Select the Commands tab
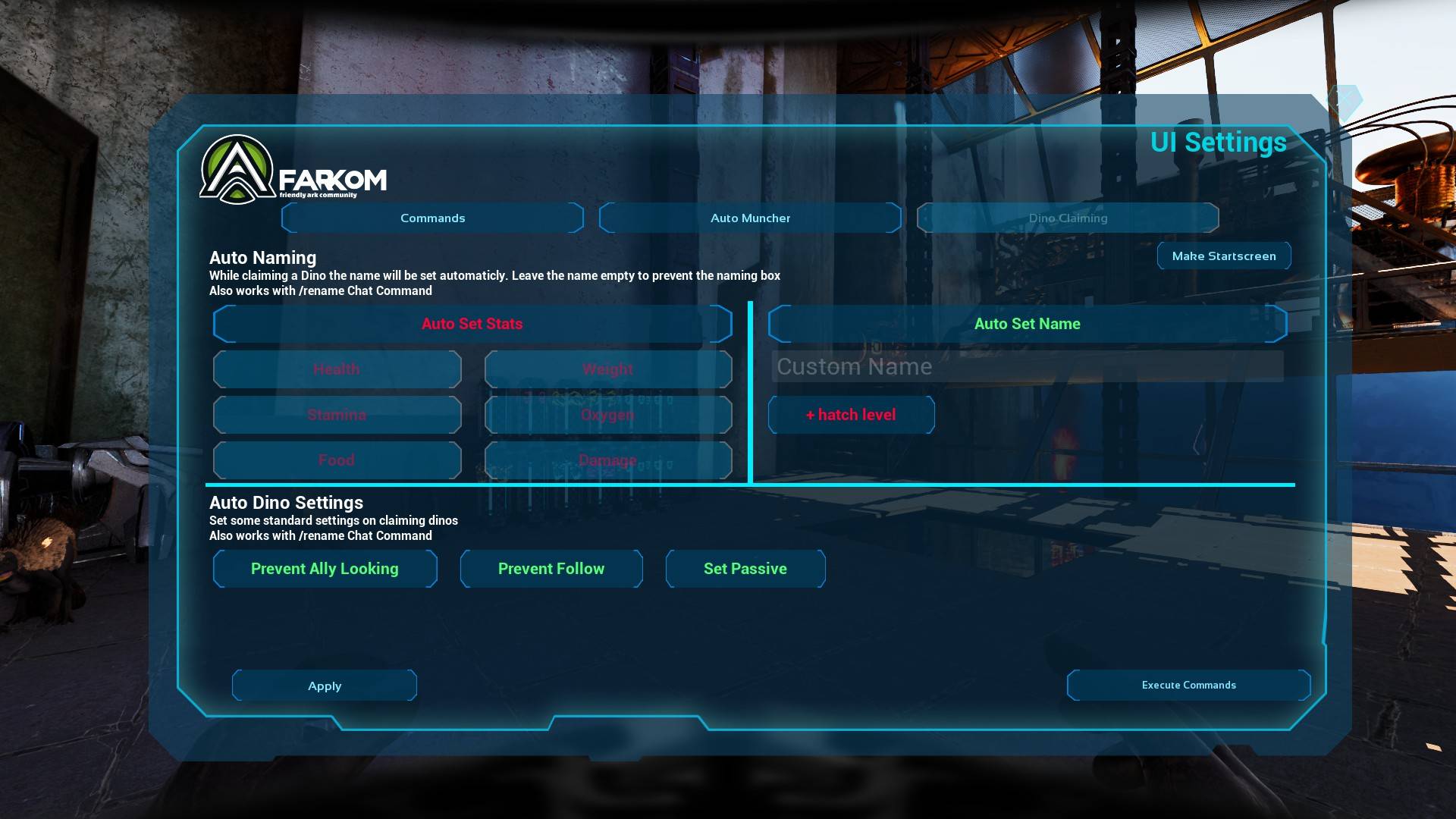 click(432, 218)
